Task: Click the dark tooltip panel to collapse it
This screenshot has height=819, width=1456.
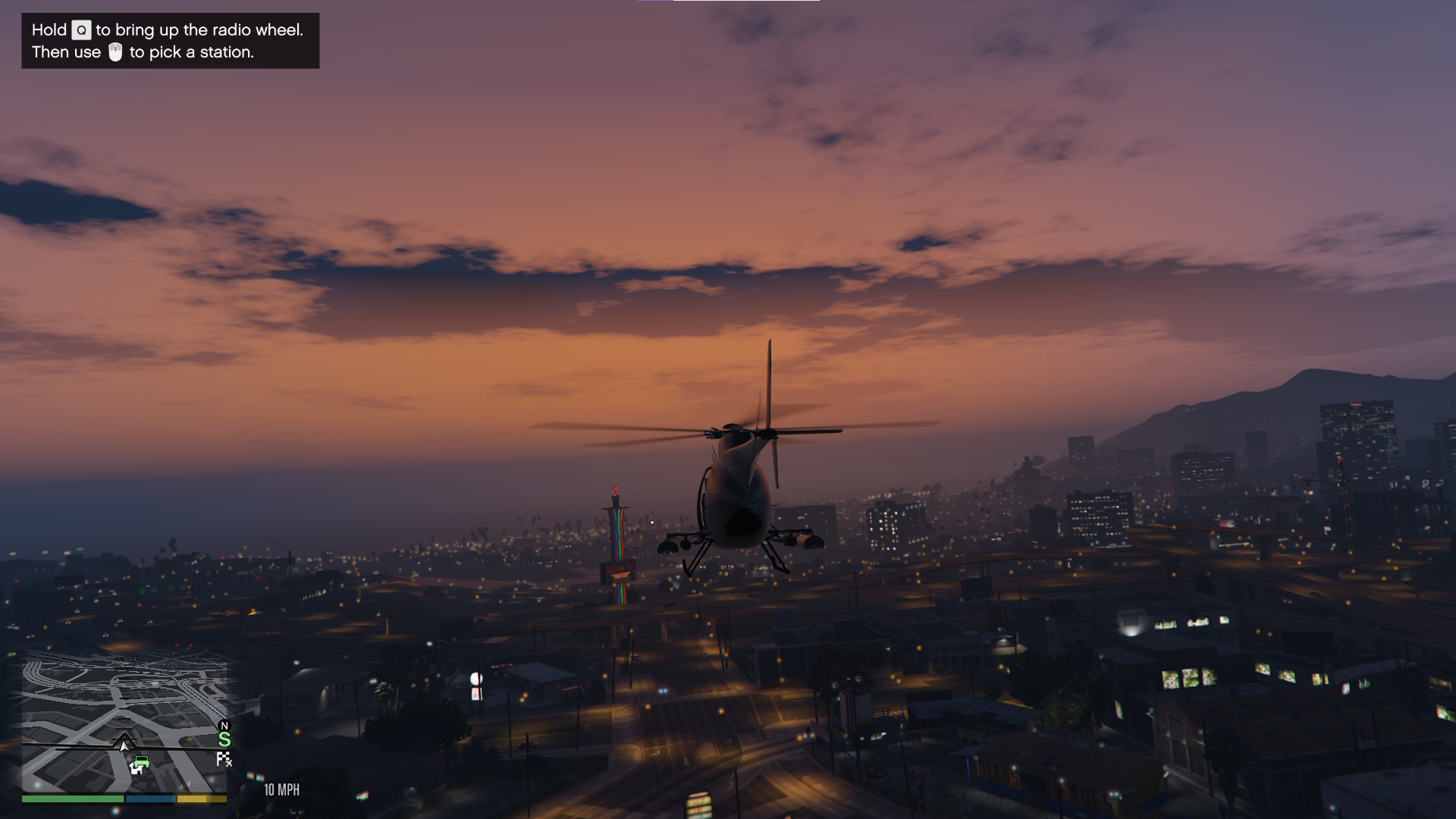Action: point(169,41)
